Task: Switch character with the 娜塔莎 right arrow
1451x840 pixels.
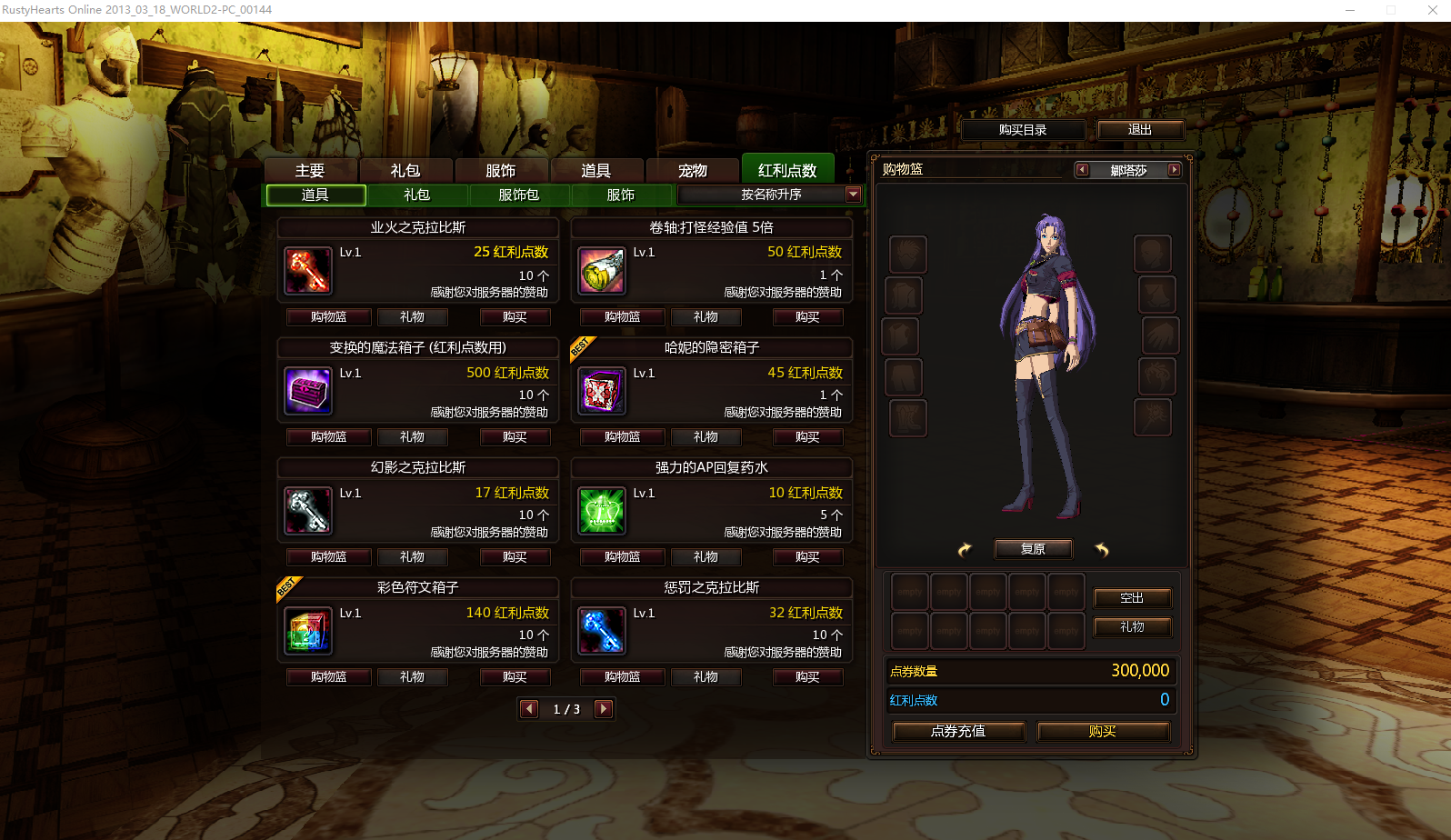Action: 1175,170
